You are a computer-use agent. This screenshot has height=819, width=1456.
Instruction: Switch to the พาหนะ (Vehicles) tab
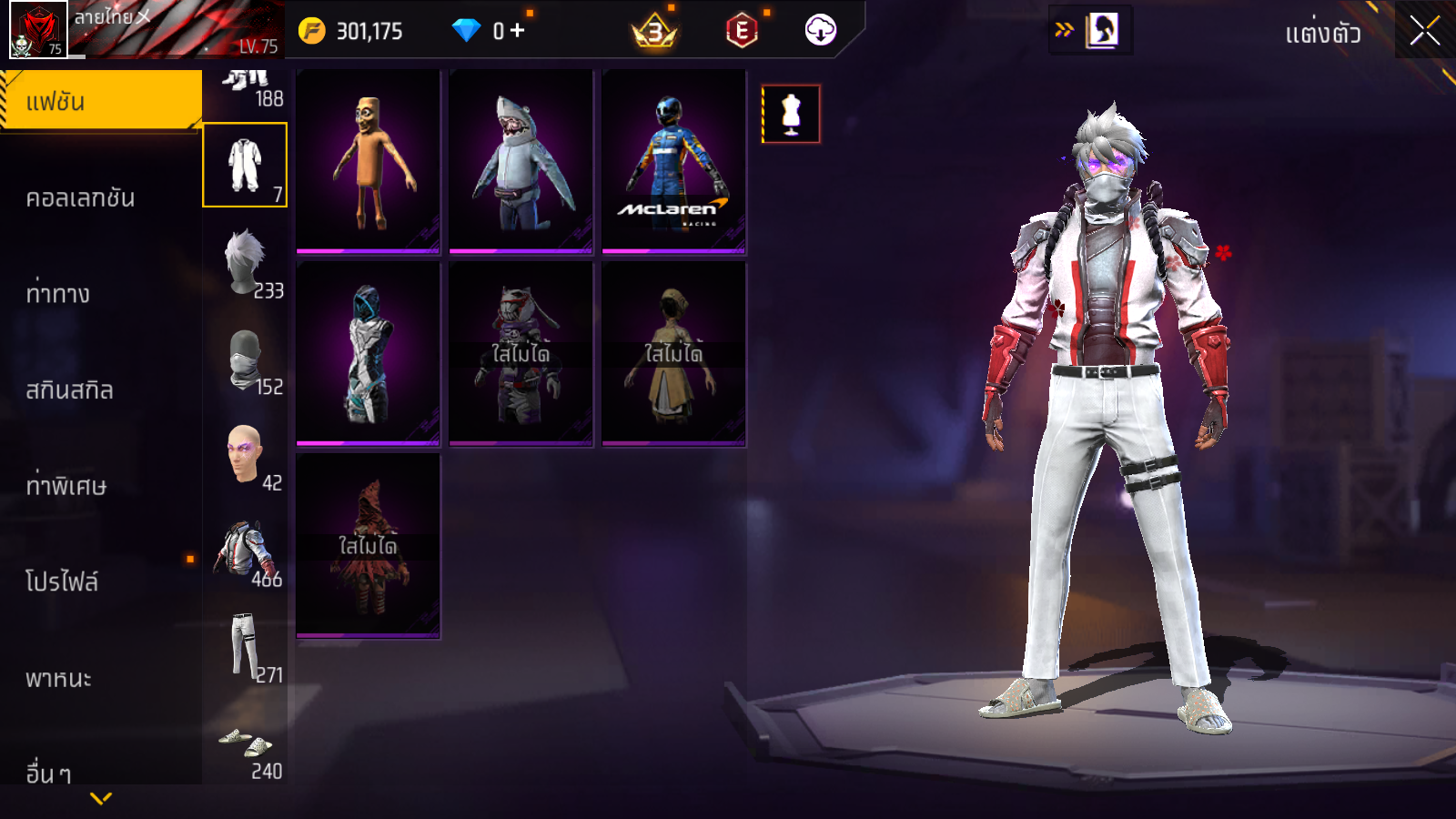click(58, 678)
